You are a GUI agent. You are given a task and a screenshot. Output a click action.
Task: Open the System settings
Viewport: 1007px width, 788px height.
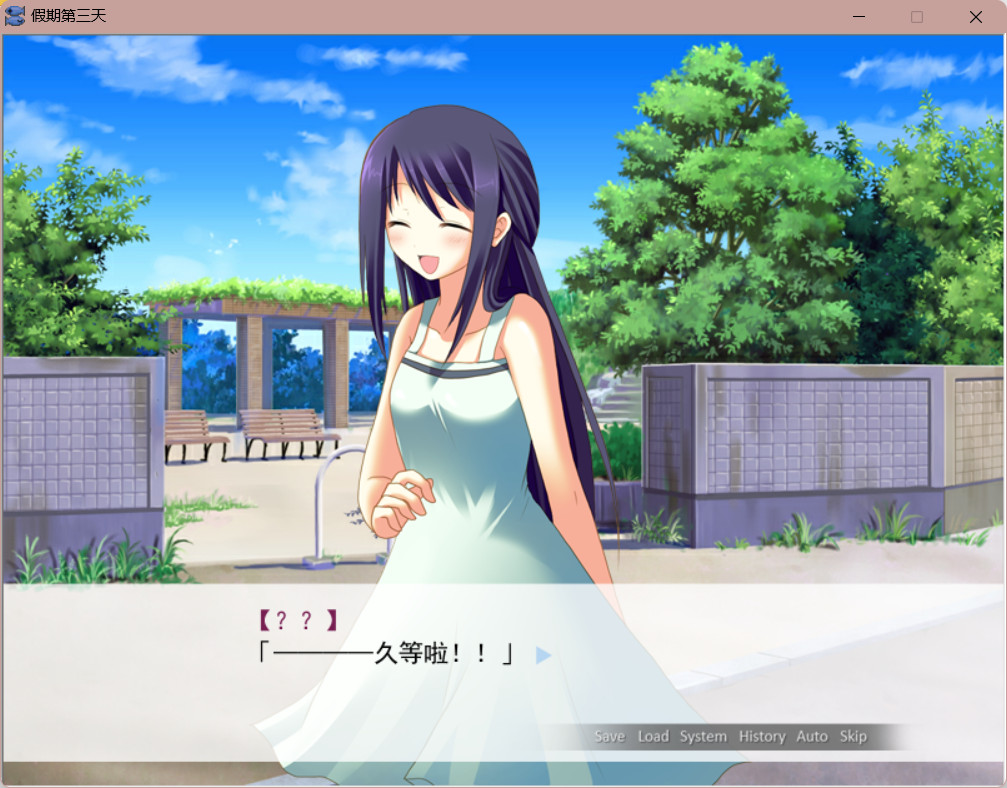[x=703, y=736]
